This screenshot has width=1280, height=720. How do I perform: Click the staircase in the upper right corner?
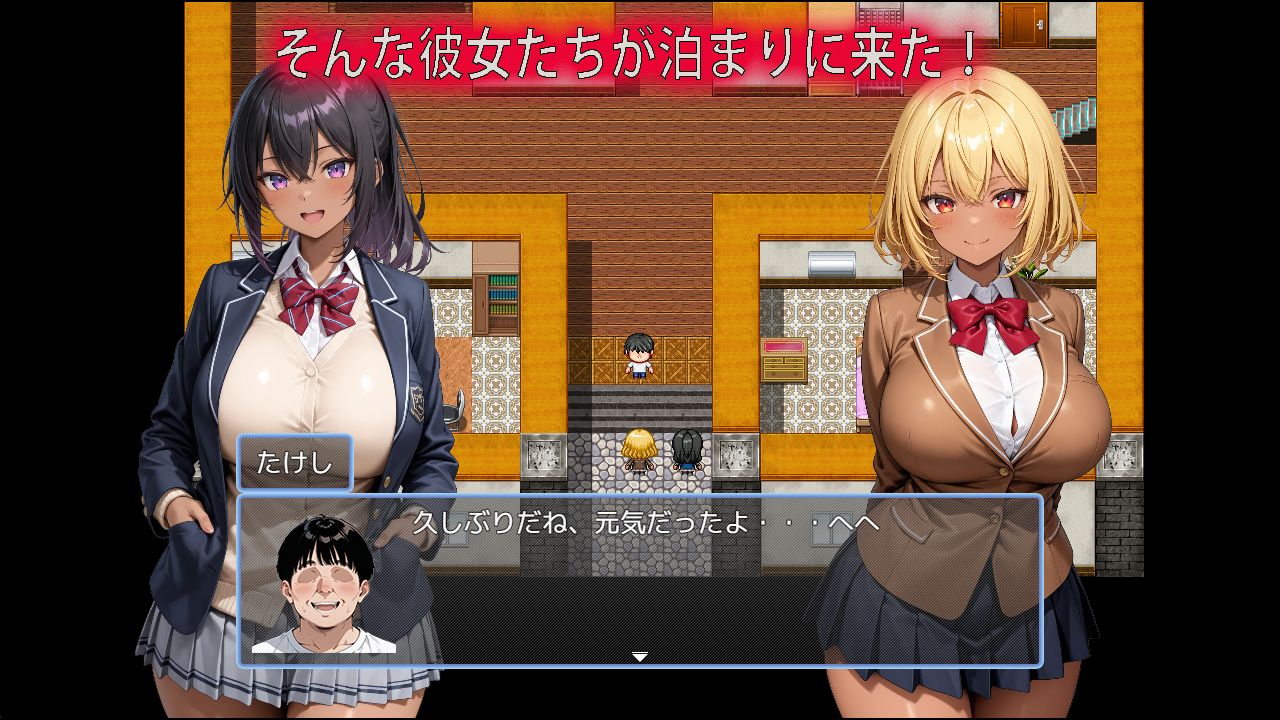[1076, 120]
